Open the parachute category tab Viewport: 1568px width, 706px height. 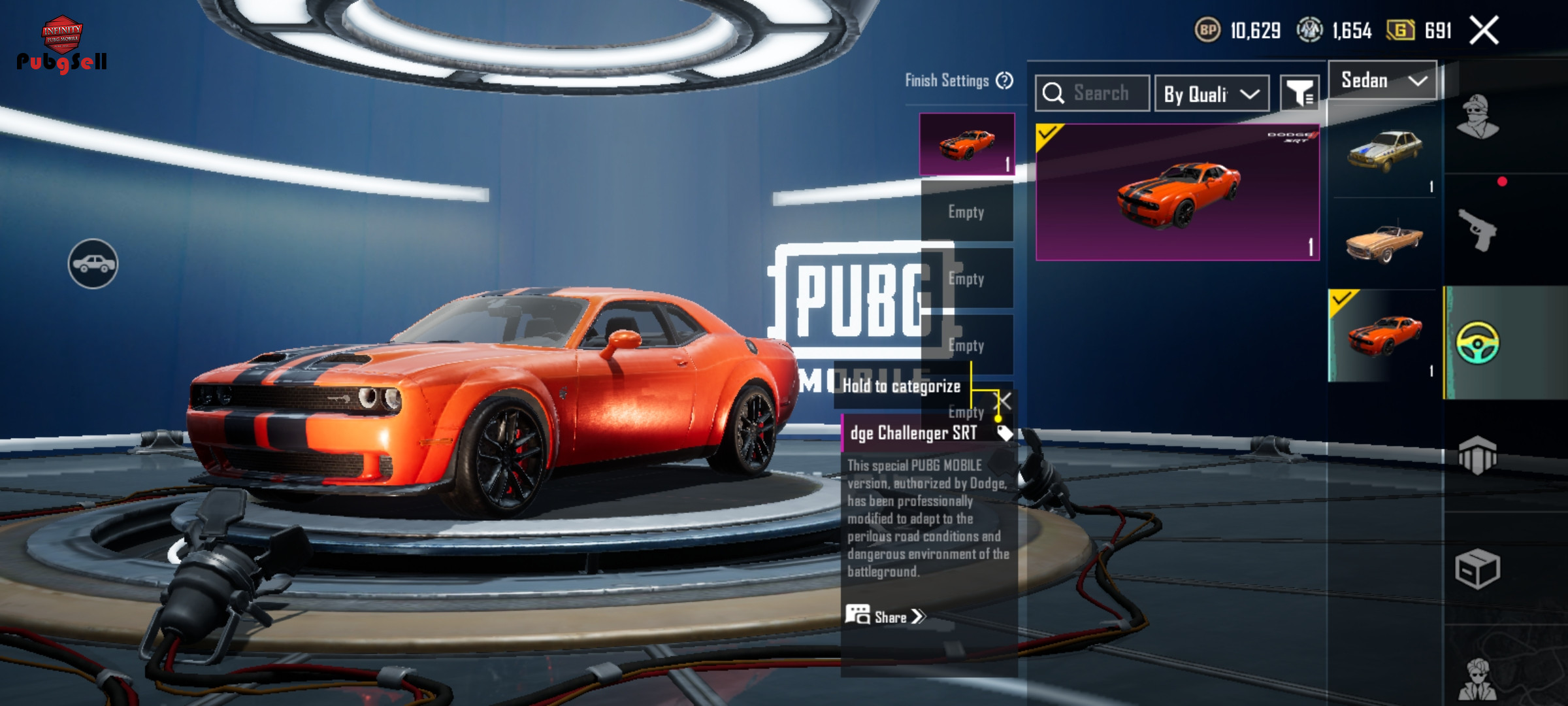click(1478, 454)
